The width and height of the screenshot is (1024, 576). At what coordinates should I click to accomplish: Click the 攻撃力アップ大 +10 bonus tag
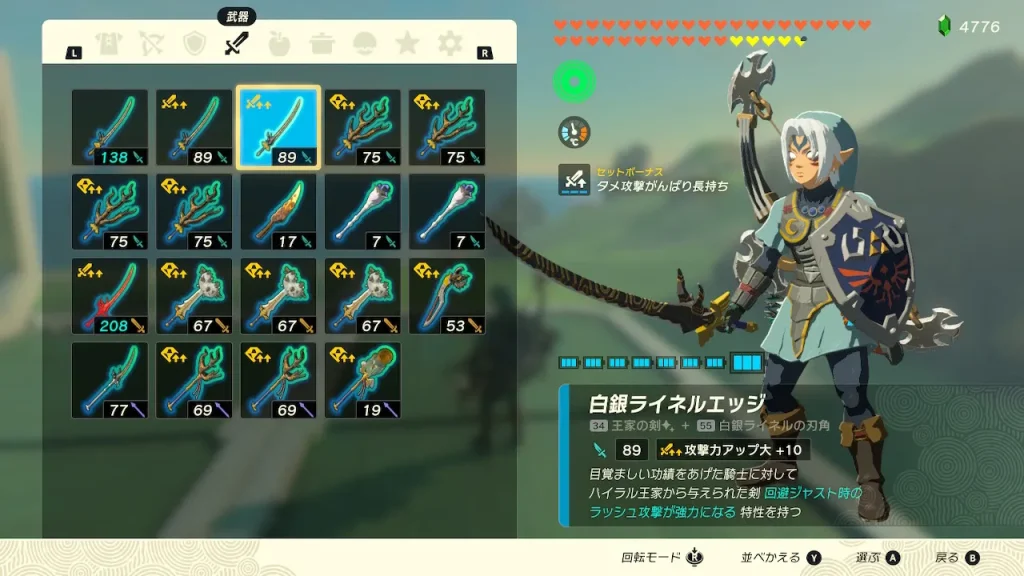(733, 450)
